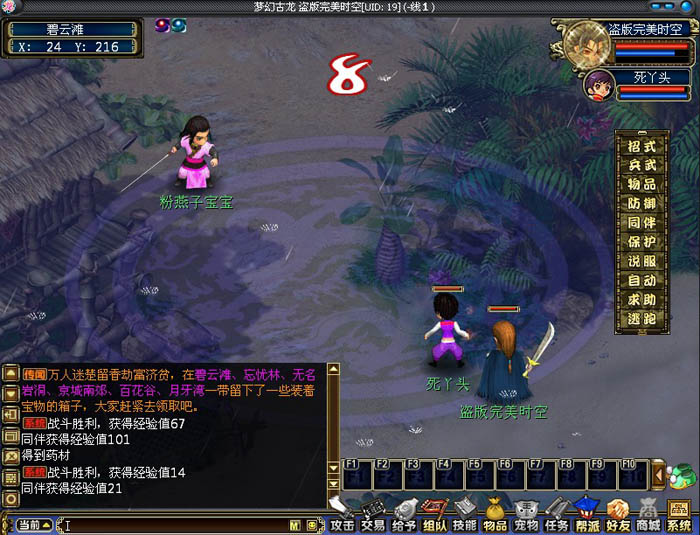Select the 说服 persuade command

[x=642, y=260]
